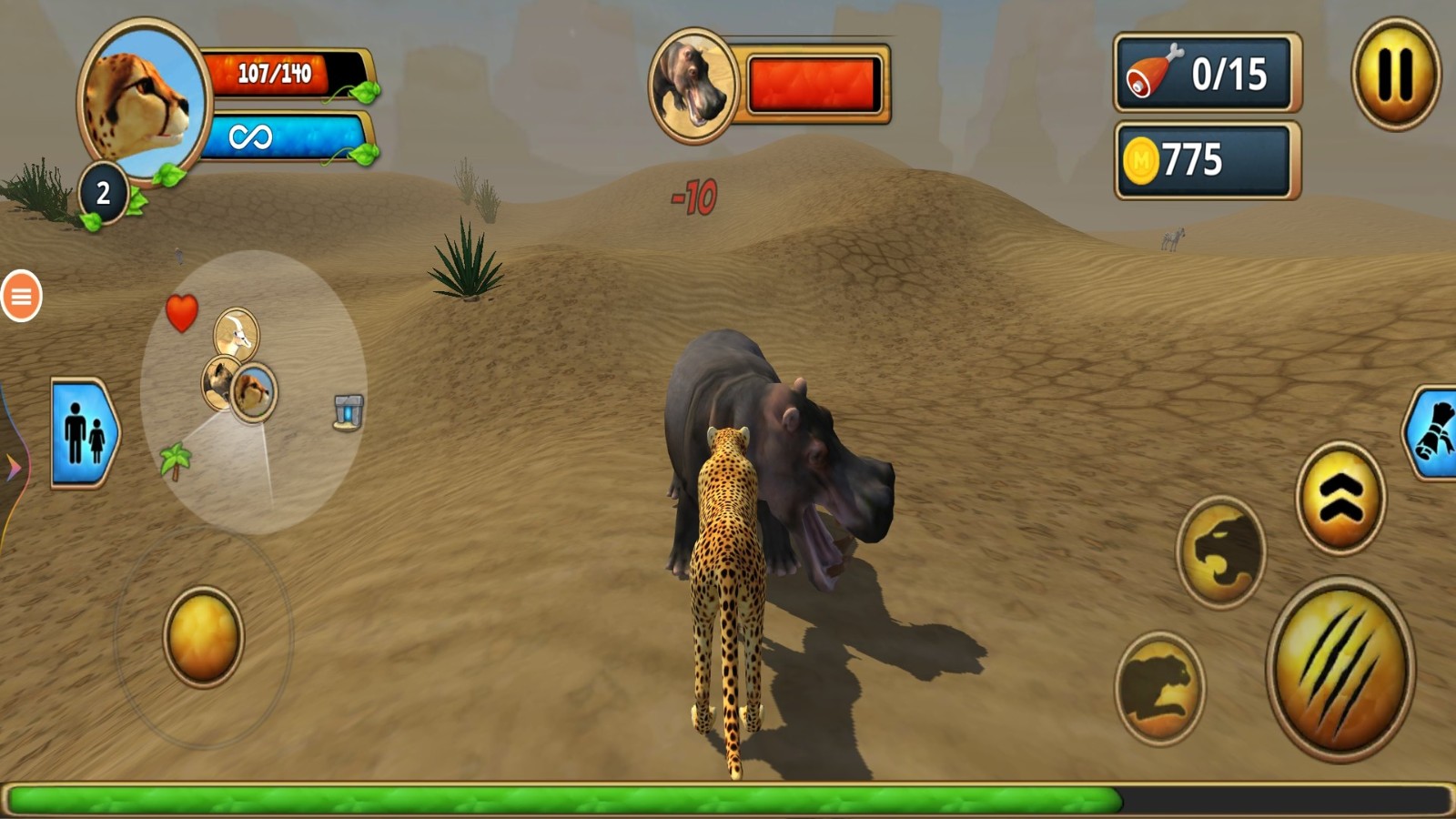Trigger the running cheetah sprint ability
The image size is (1456, 819).
coord(1159,687)
